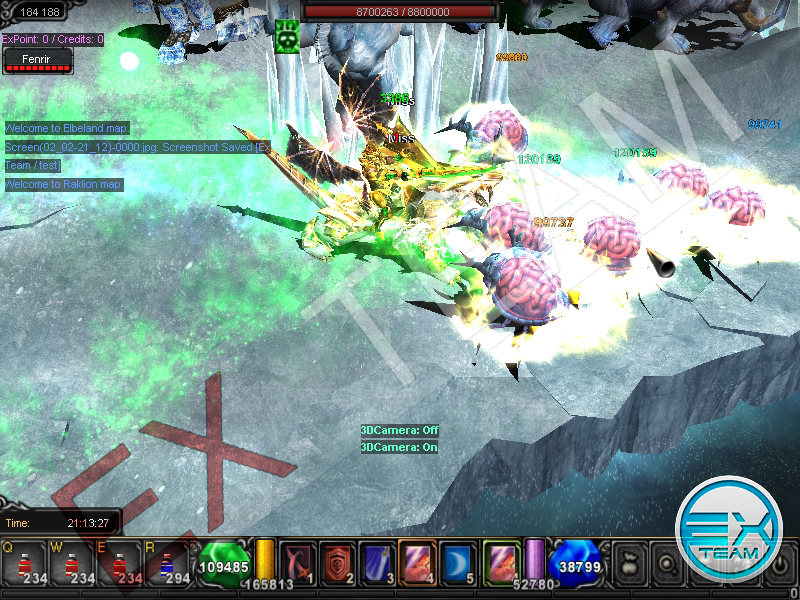Use the W potion slot
Screen dimensions: 800x600
(x=71, y=564)
